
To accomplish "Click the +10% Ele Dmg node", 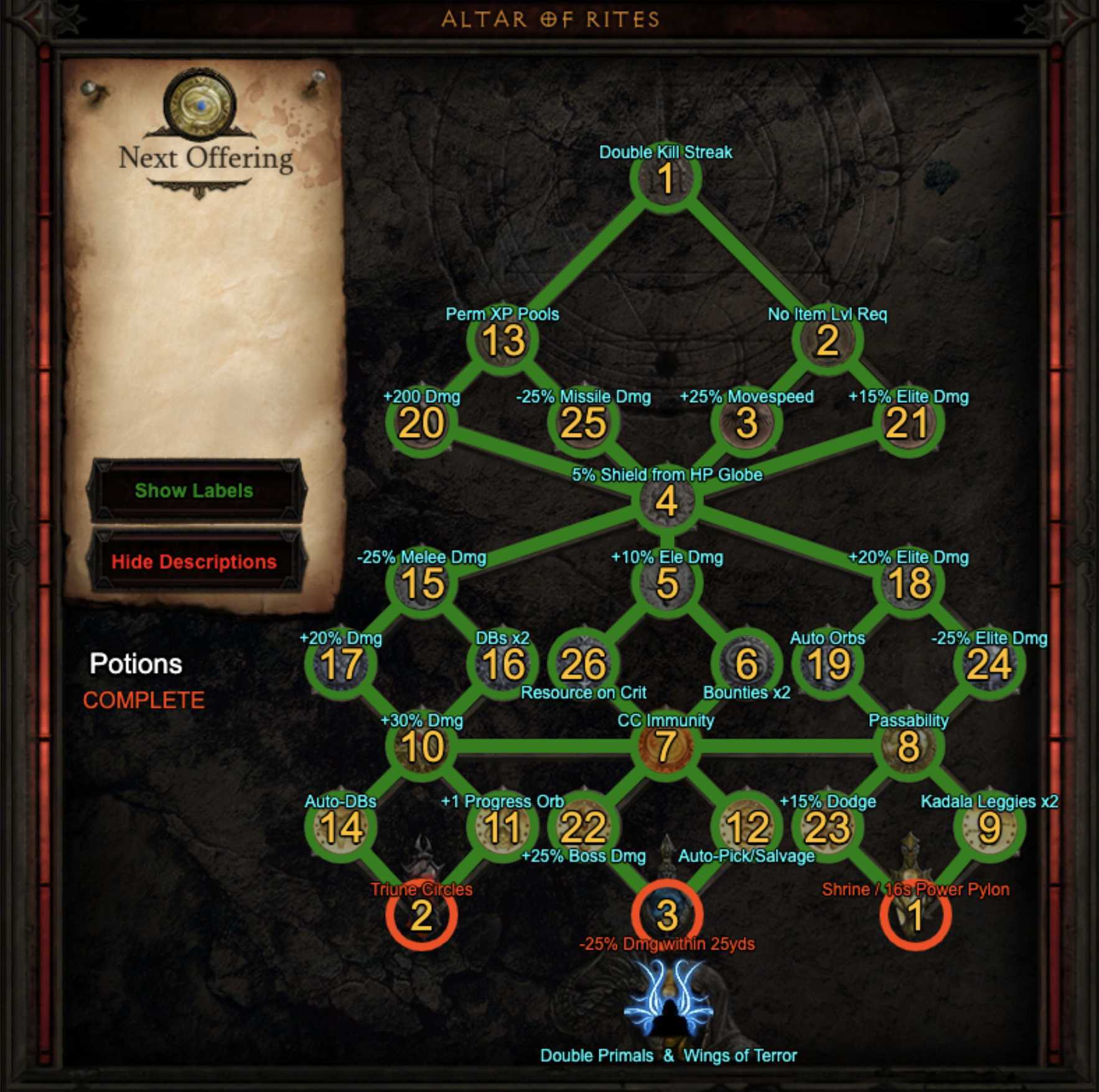I will point(666,584).
